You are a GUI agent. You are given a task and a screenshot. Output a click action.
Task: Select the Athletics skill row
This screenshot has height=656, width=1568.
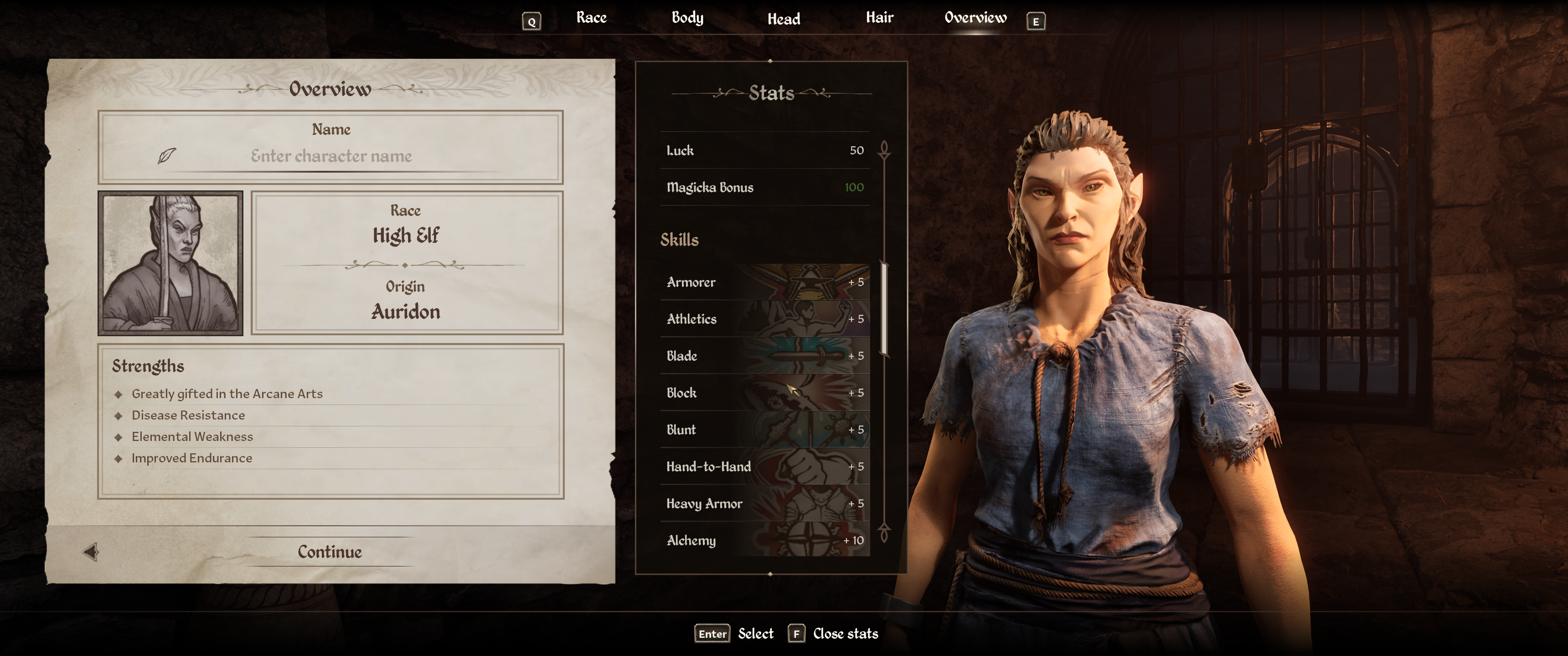pyautogui.click(x=764, y=319)
